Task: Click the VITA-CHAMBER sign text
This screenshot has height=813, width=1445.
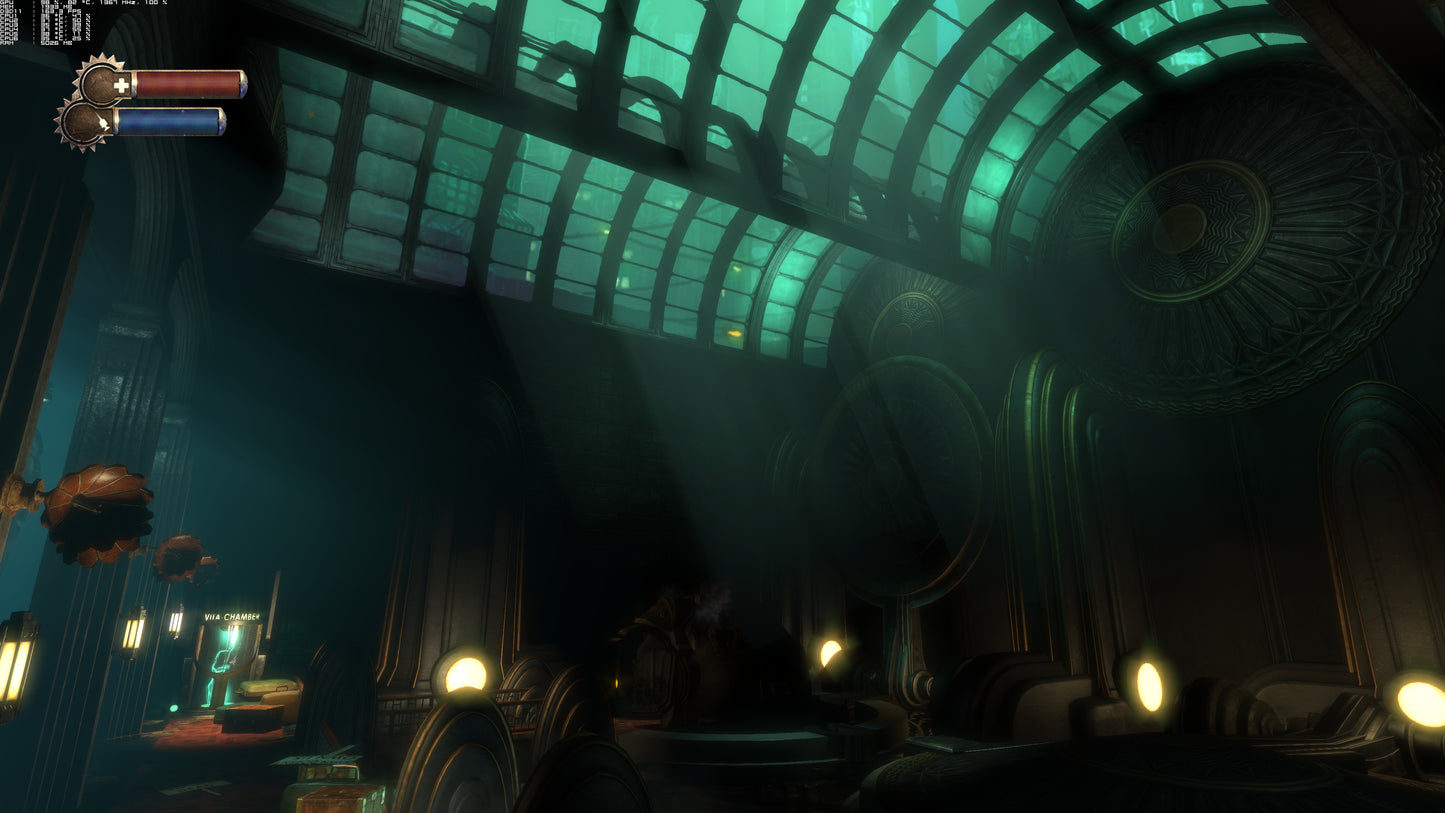Action: [232, 617]
